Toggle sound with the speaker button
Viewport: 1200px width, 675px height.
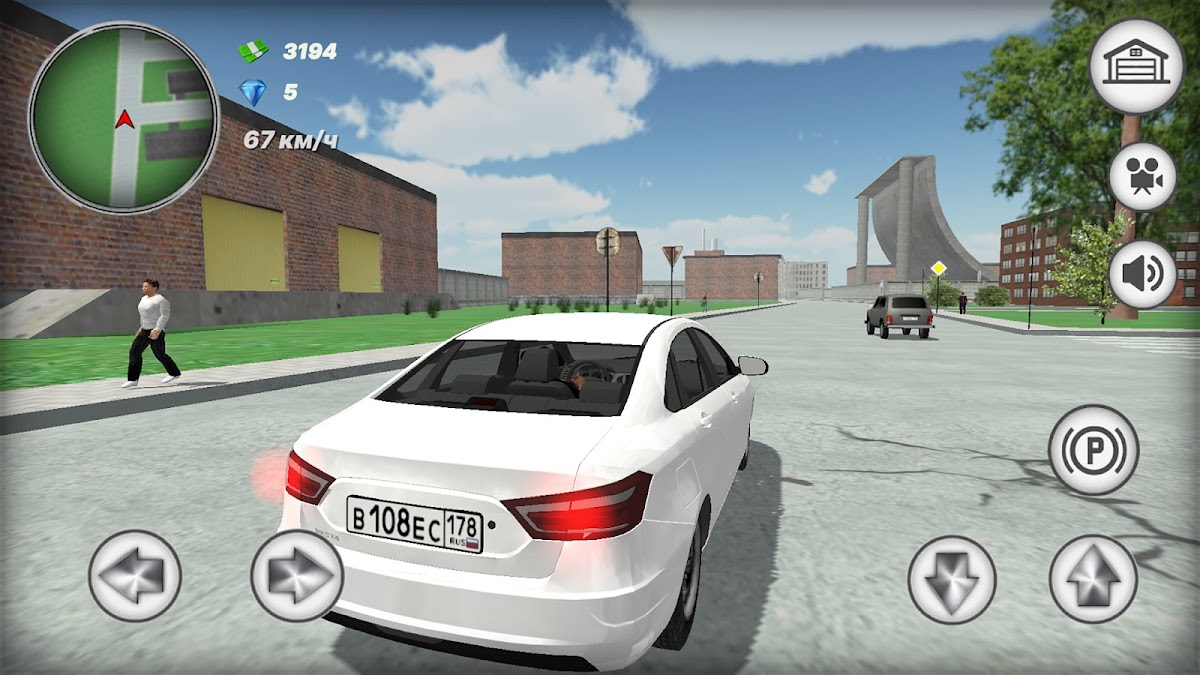(x=1142, y=274)
